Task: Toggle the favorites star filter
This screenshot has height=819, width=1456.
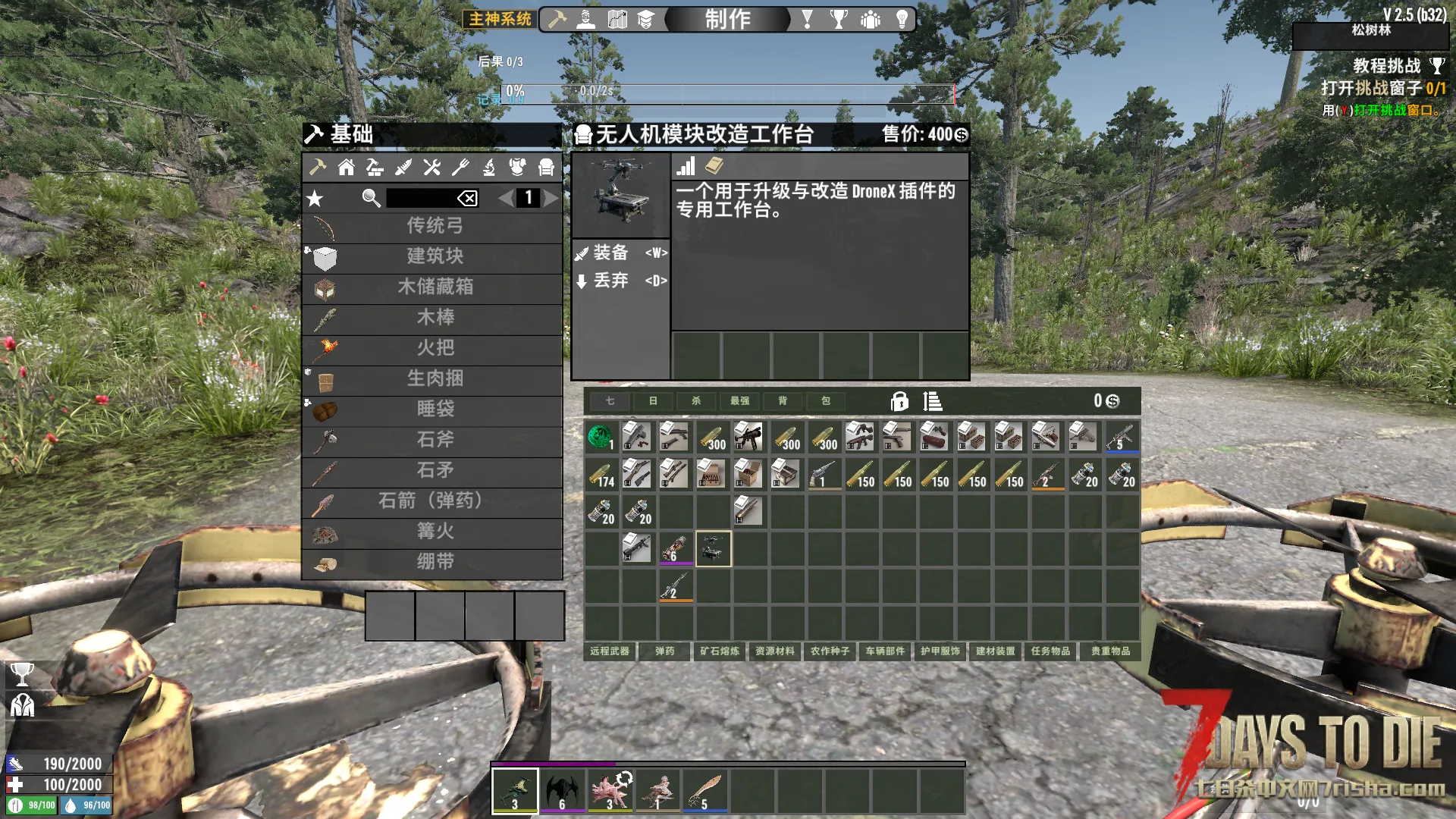Action: click(x=315, y=199)
